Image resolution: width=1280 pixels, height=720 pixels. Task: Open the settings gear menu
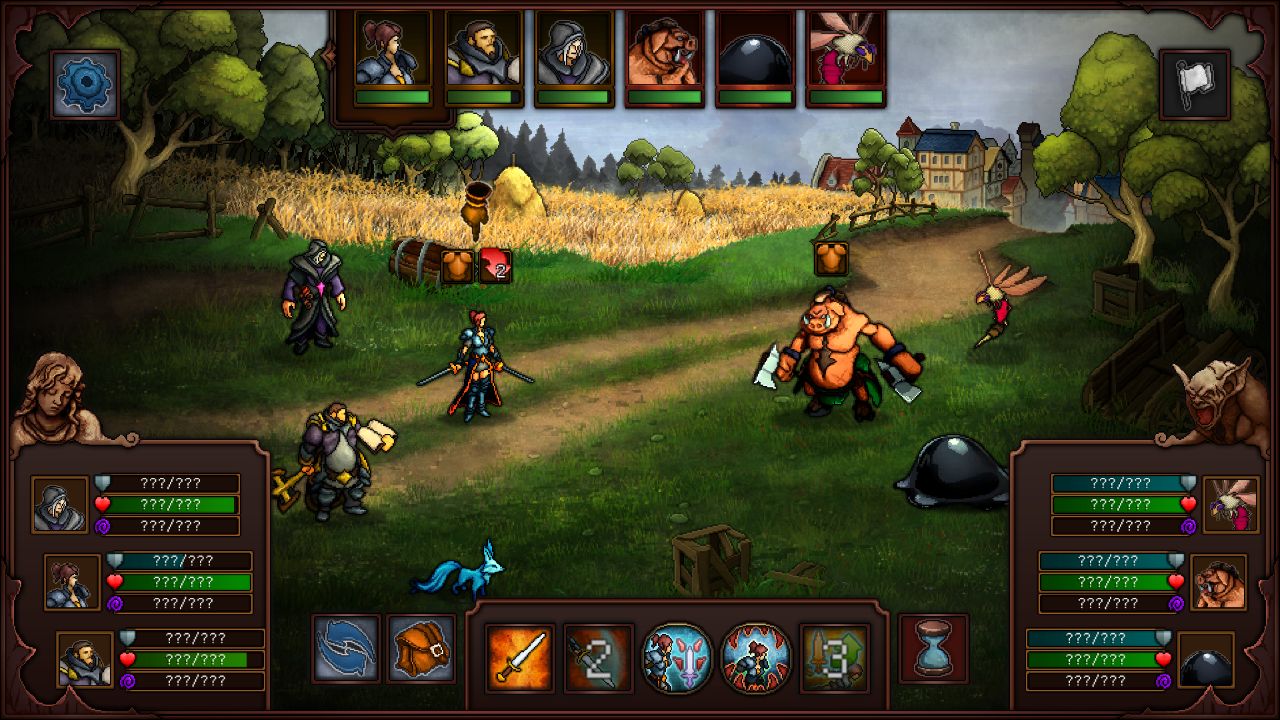click(84, 82)
